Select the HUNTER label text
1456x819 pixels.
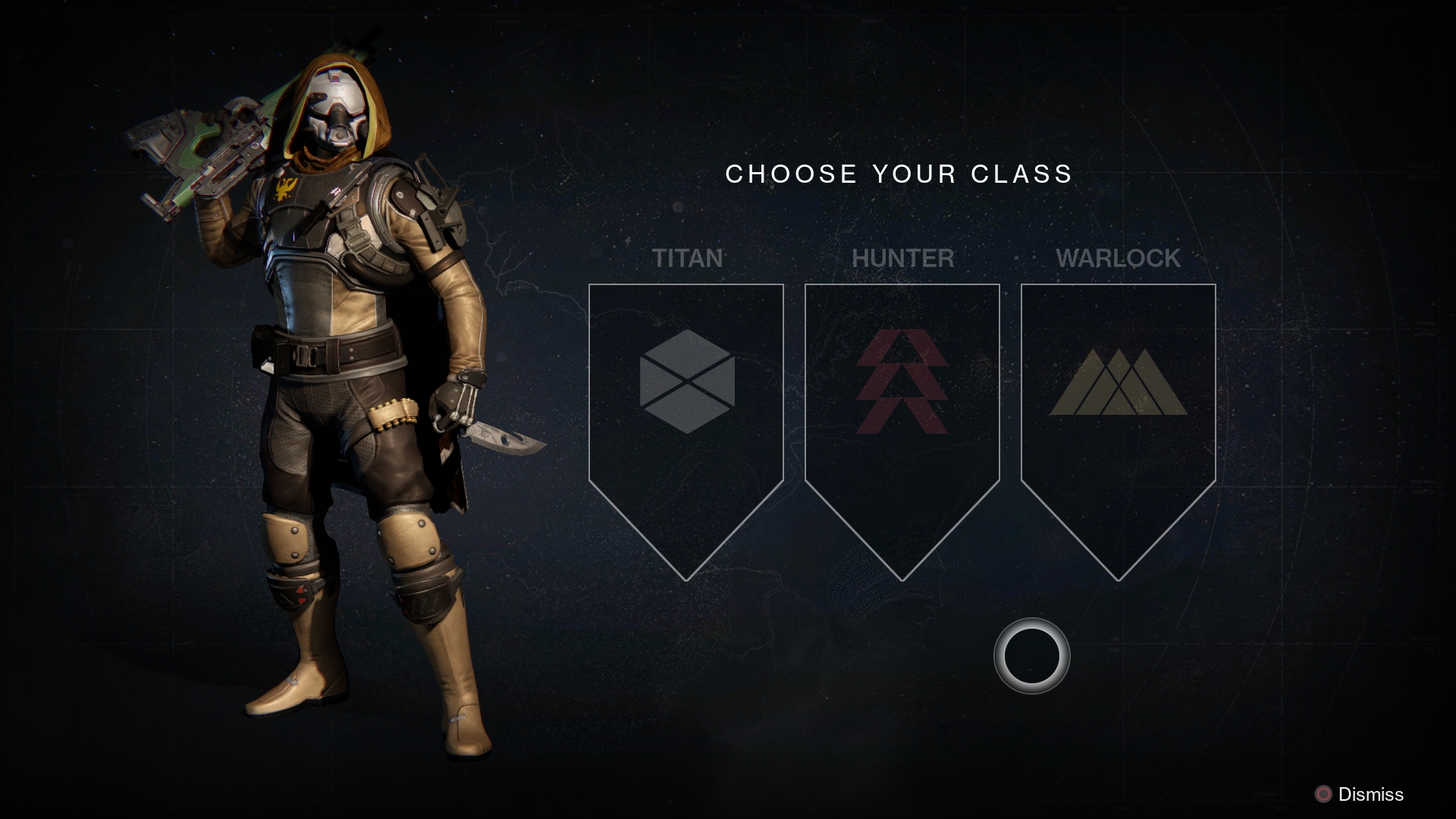(x=902, y=259)
